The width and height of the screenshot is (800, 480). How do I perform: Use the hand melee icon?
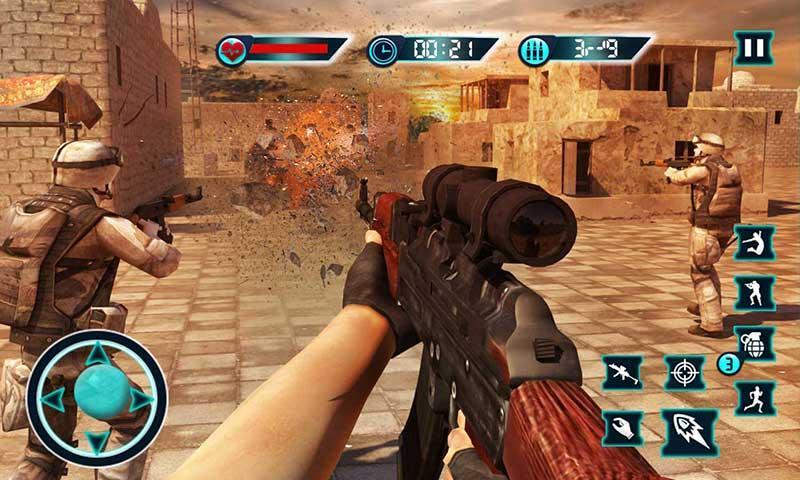point(622,428)
